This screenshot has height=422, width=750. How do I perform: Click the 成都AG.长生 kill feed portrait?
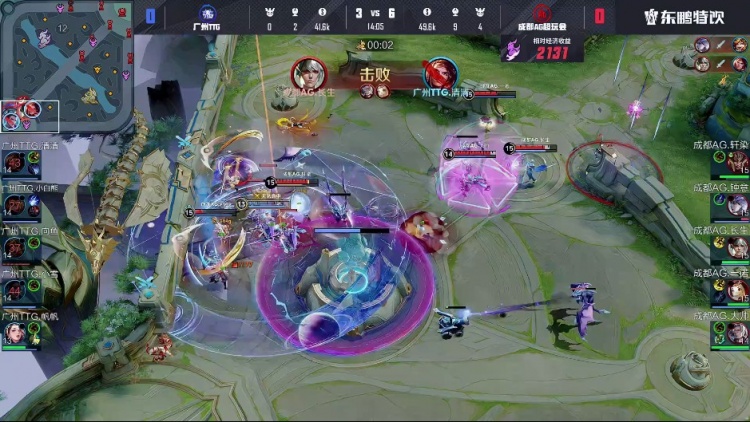[x=309, y=74]
